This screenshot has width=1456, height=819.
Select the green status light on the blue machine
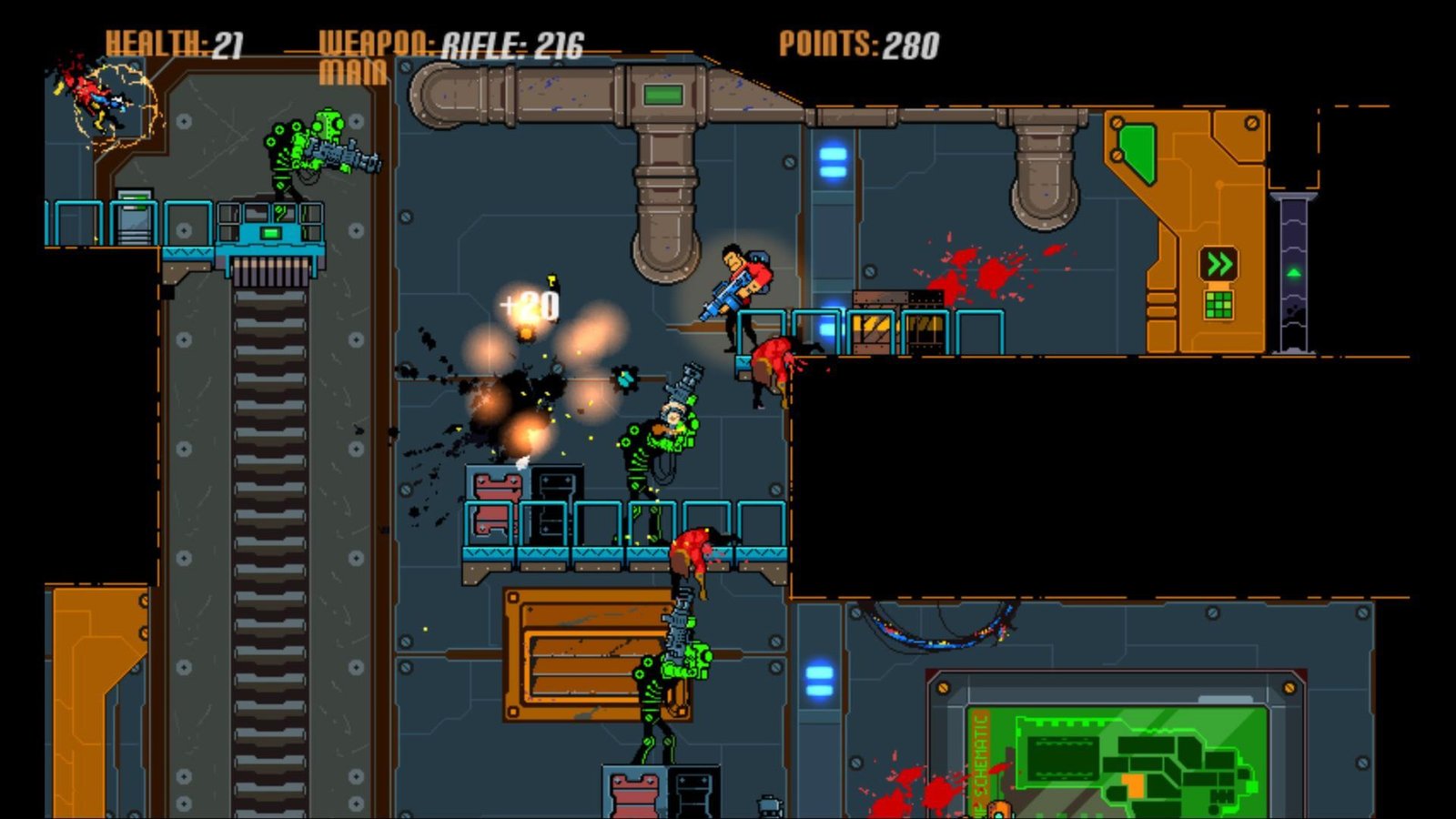(271, 235)
